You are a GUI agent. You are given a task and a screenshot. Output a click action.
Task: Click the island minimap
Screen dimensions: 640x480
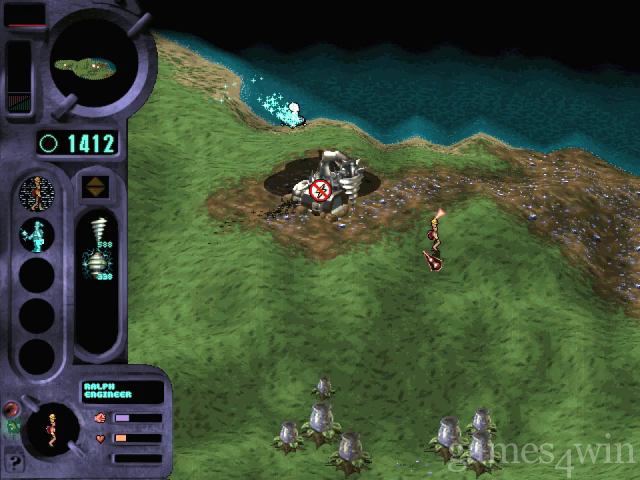(x=93, y=64)
